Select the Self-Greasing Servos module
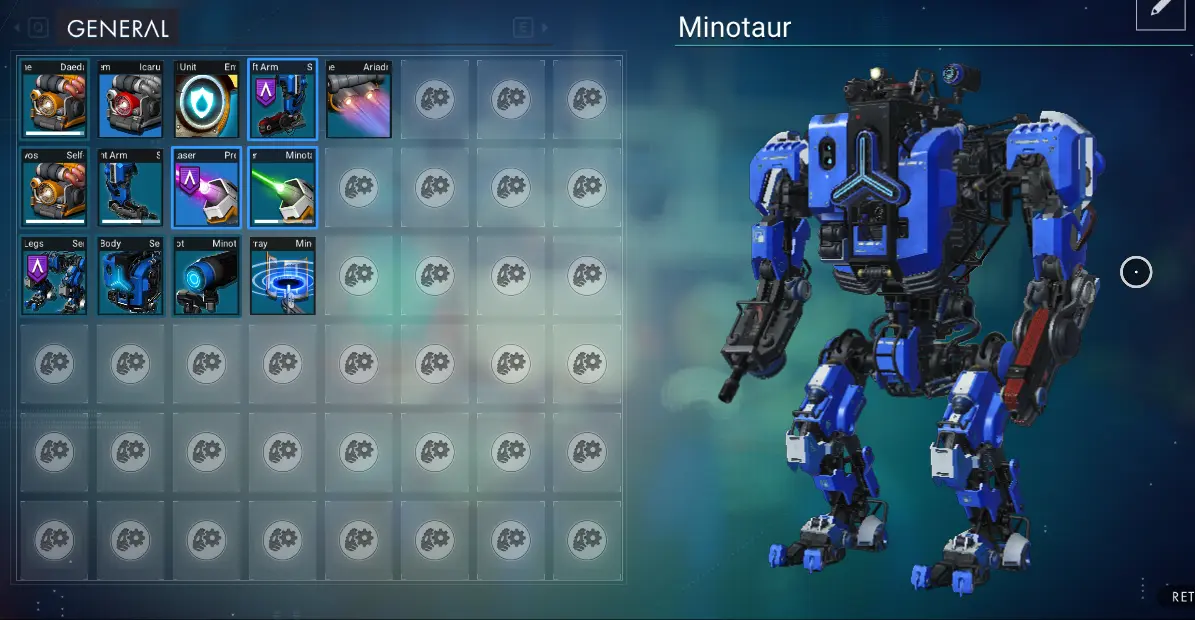The image size is (1195, 620). (55, 187)
